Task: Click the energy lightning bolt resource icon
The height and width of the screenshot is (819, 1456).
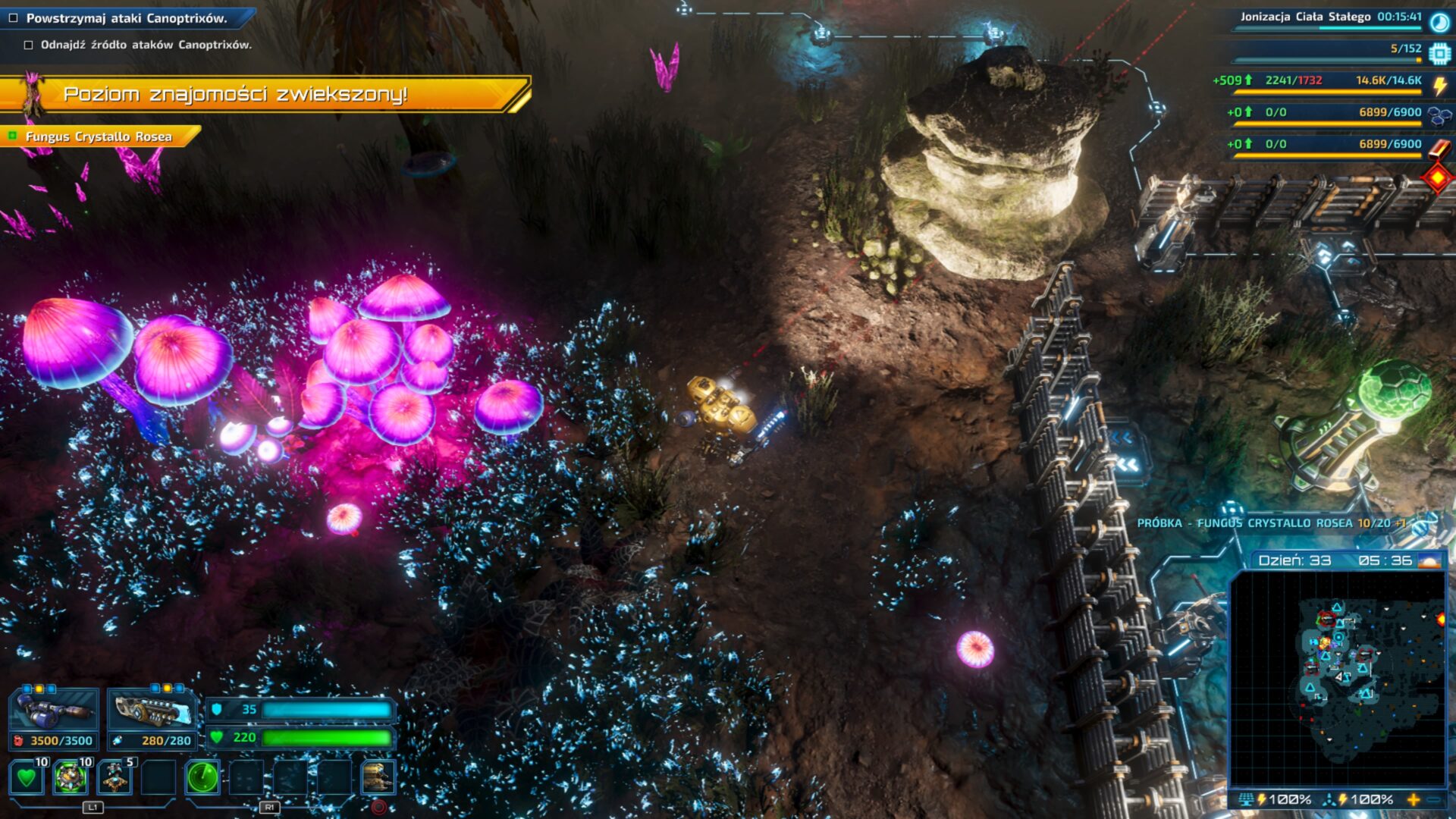Action: [x=1439, y=85]
